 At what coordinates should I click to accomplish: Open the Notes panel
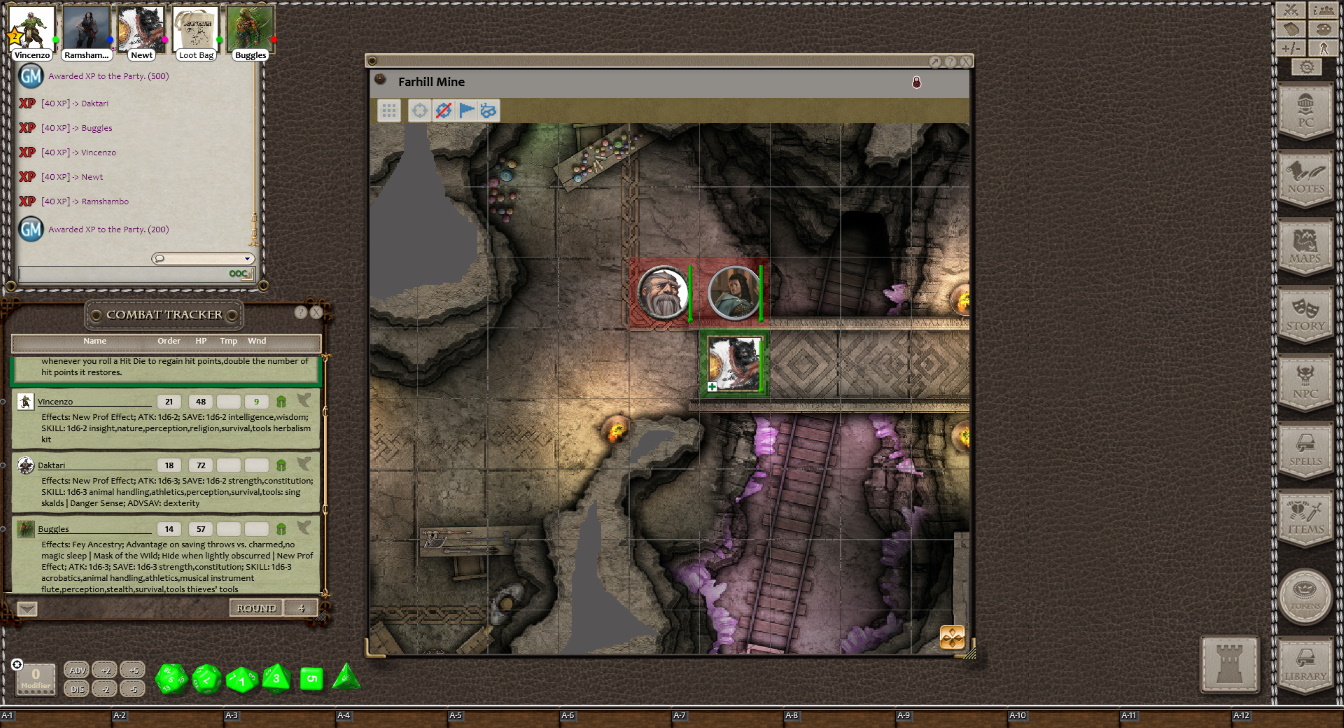1305,180
